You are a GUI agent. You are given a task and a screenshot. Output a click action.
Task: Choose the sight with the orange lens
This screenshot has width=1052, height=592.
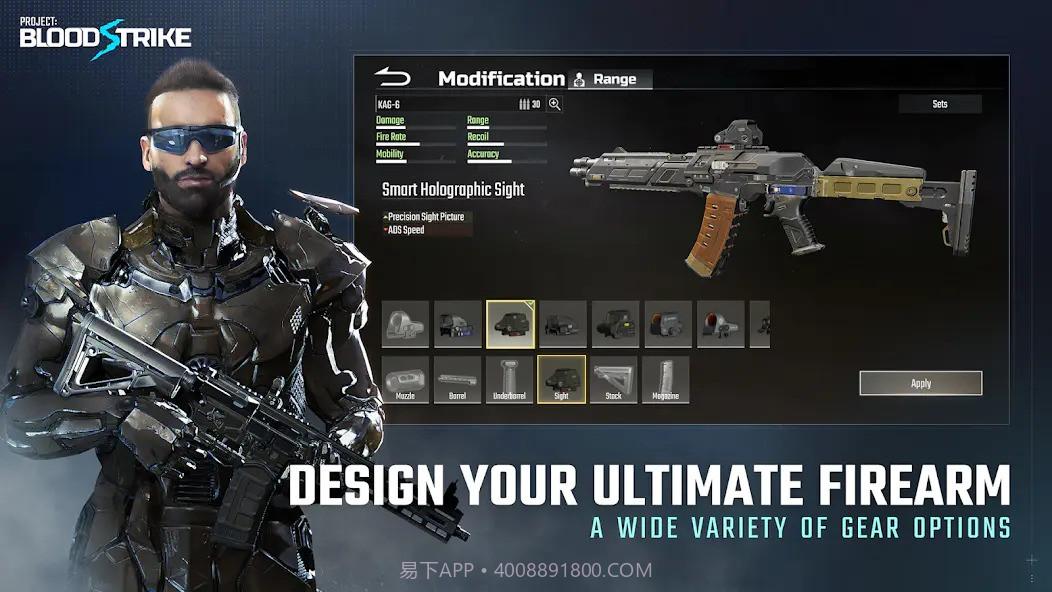667,324
